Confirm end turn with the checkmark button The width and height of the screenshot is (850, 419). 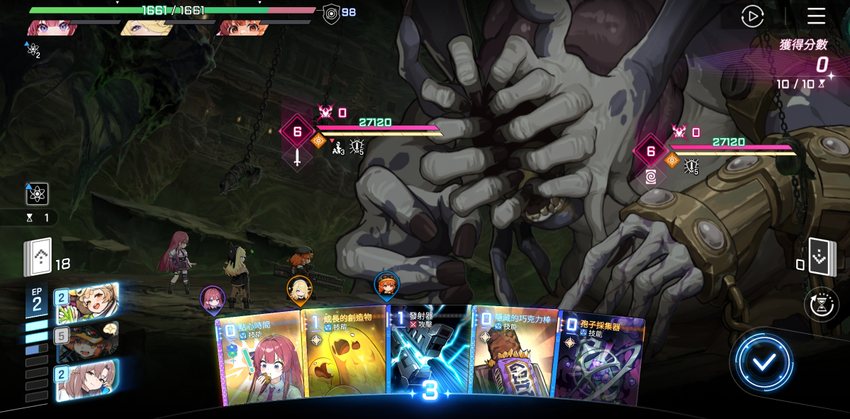point(765,361)
